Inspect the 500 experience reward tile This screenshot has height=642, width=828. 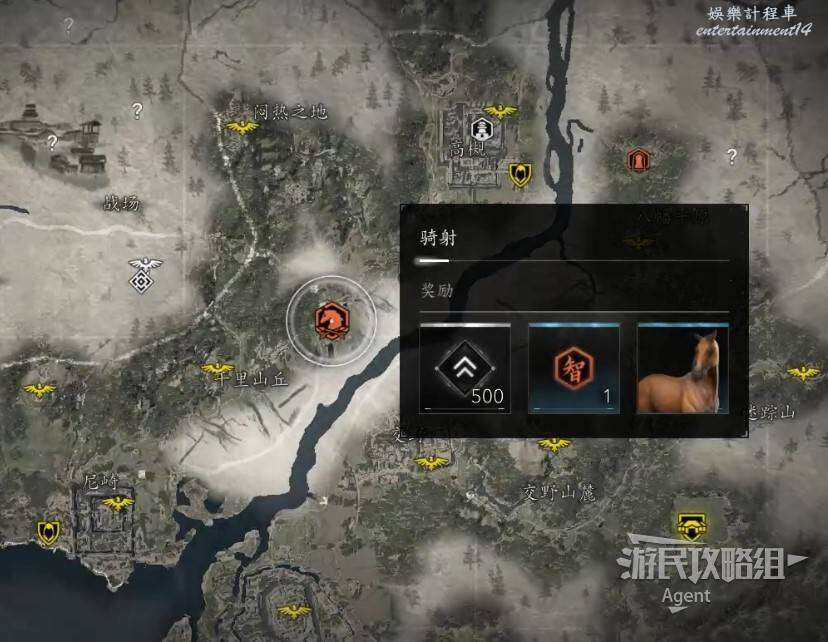pyautogui.click(x=466, y=368)
